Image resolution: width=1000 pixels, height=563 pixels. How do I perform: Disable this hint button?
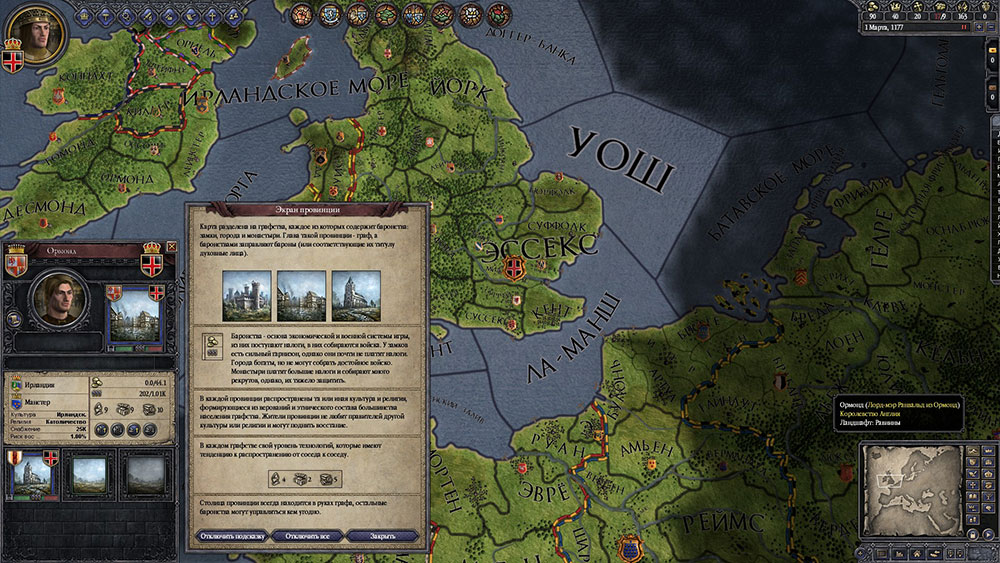point(231,536)
